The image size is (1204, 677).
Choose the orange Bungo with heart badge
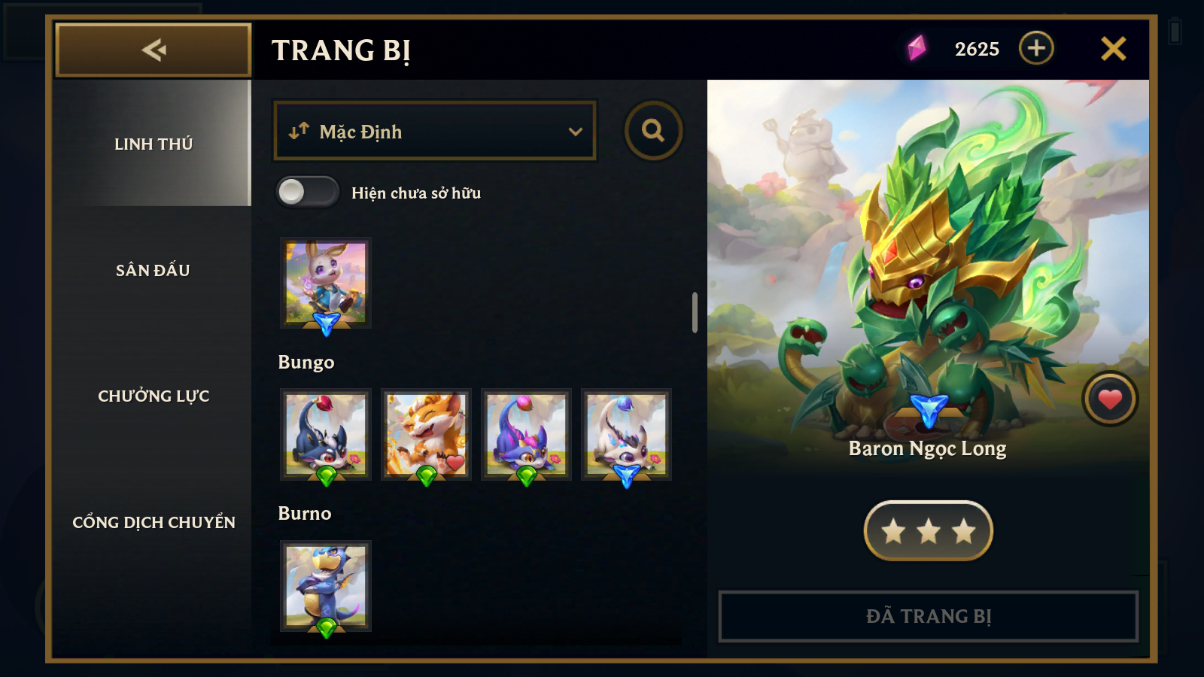coord(426,434)
